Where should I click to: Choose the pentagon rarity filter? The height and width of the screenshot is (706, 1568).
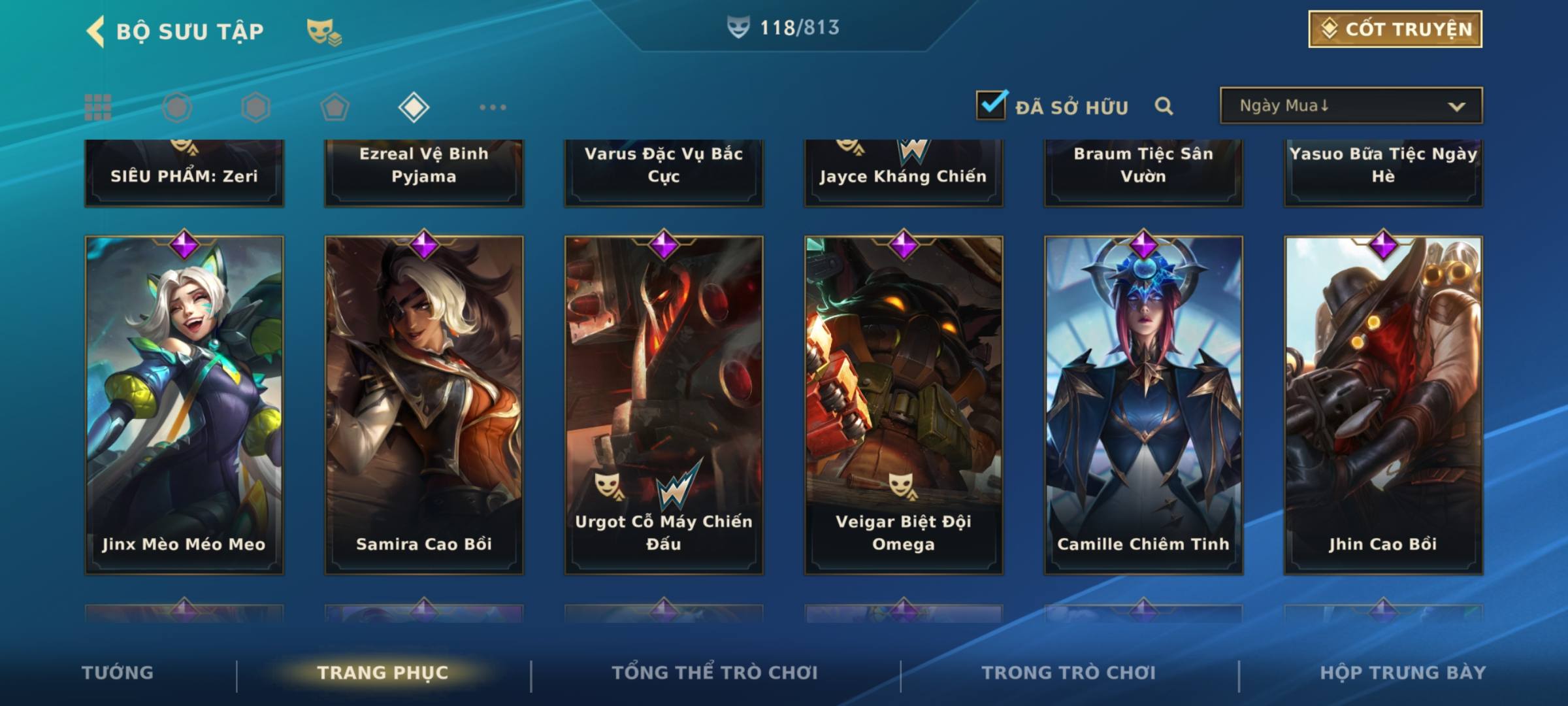click(335, 107)
